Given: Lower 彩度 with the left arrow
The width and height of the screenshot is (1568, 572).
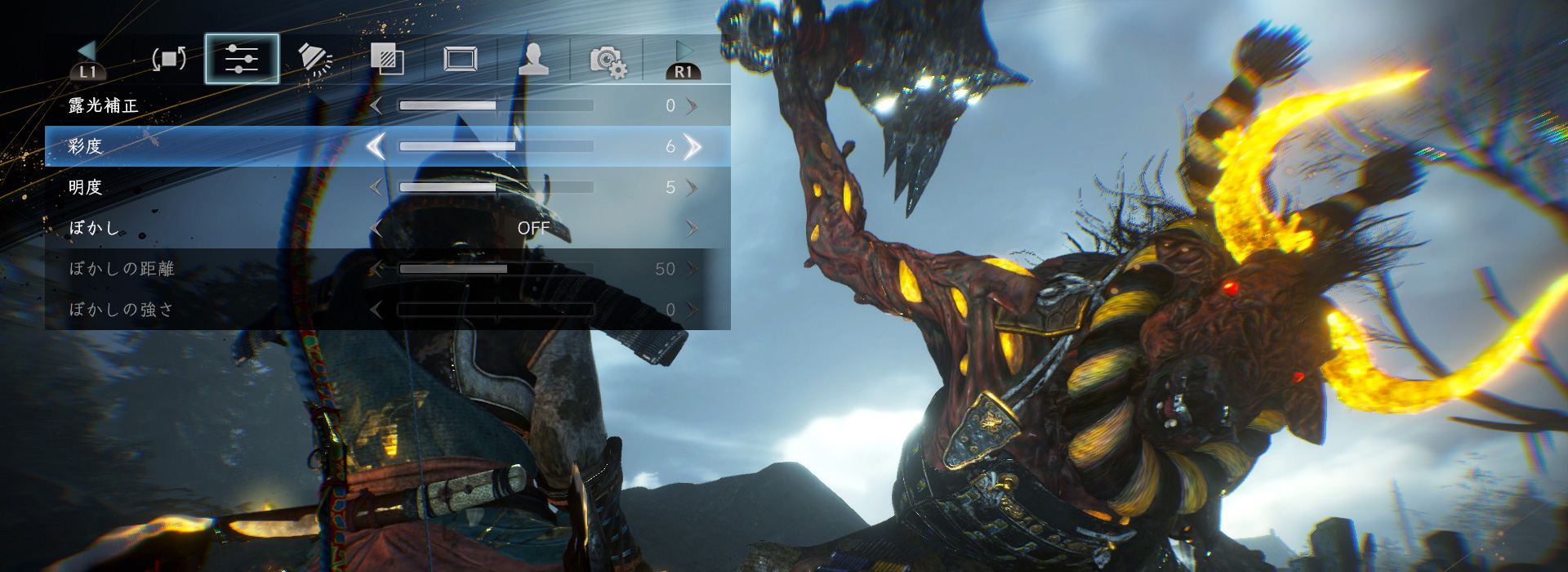Looking at the screenshot, I should point(376,146).
